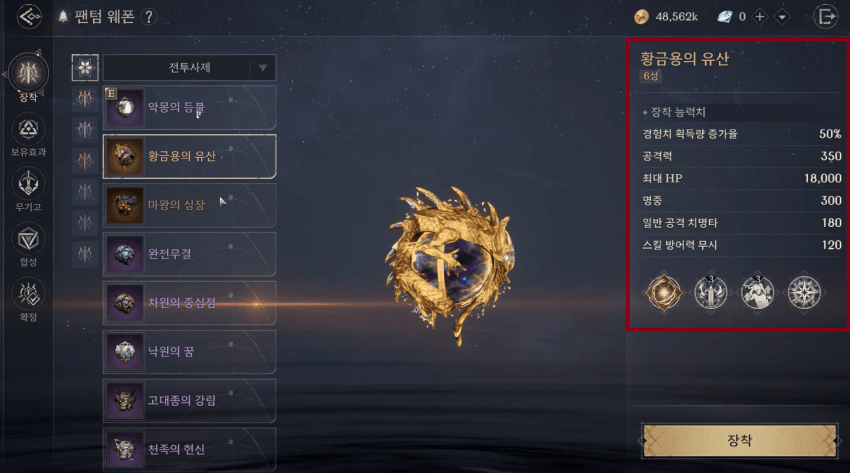Select the 천족의 헌신 weapon row
The width and height of the screenshot is (850, 473).
pyautogui.click(x=189, y=449)
